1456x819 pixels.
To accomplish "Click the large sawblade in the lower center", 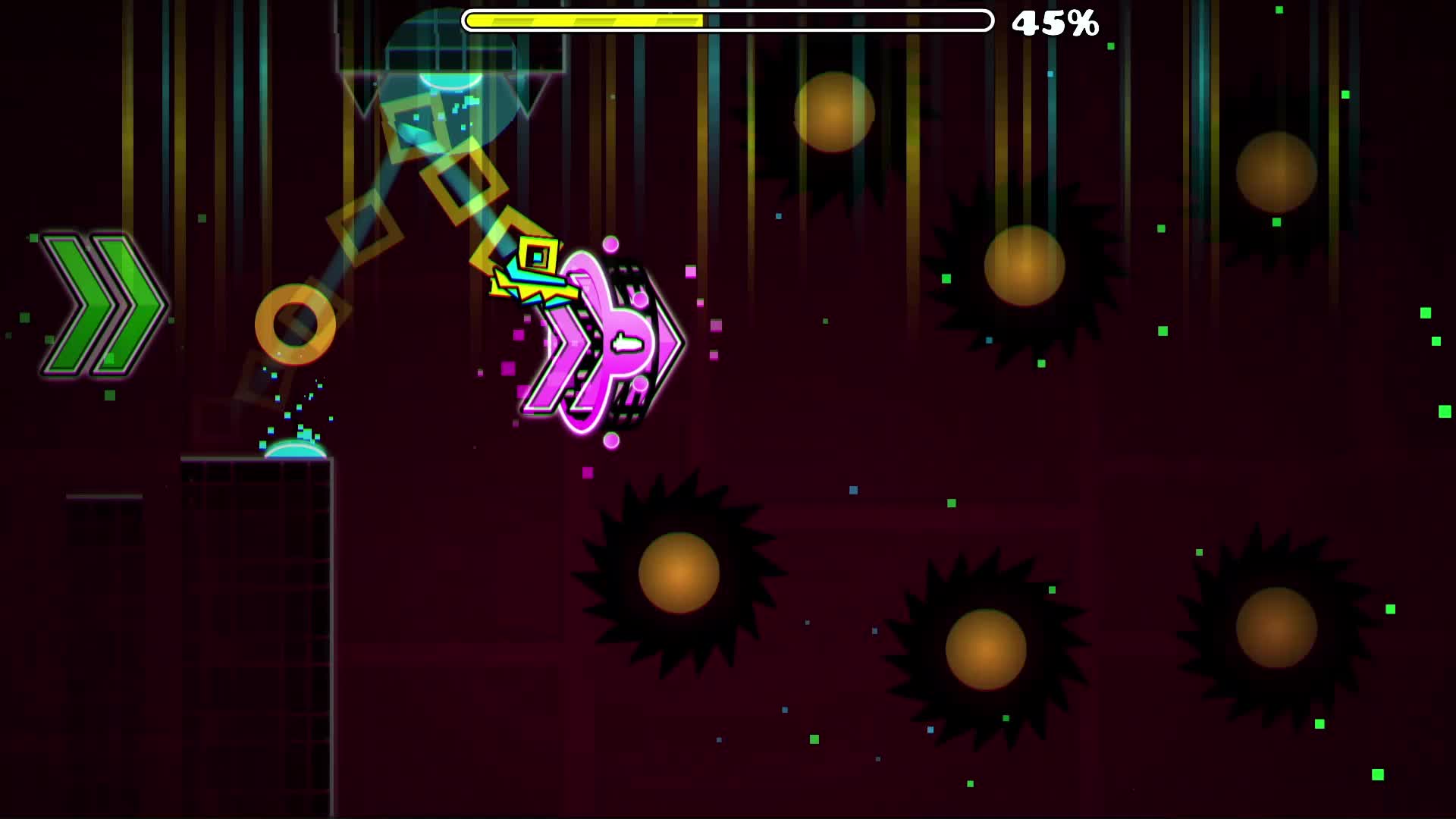I will [x=677, y=573].
